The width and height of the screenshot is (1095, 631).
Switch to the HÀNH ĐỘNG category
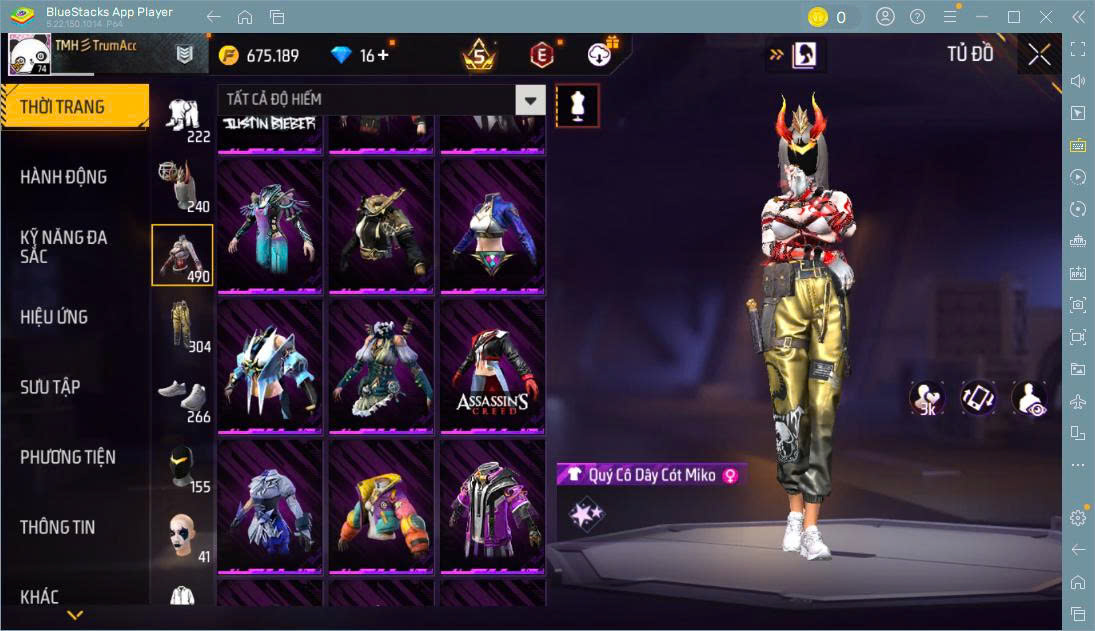pyautogui.click(x=64, y=177)
